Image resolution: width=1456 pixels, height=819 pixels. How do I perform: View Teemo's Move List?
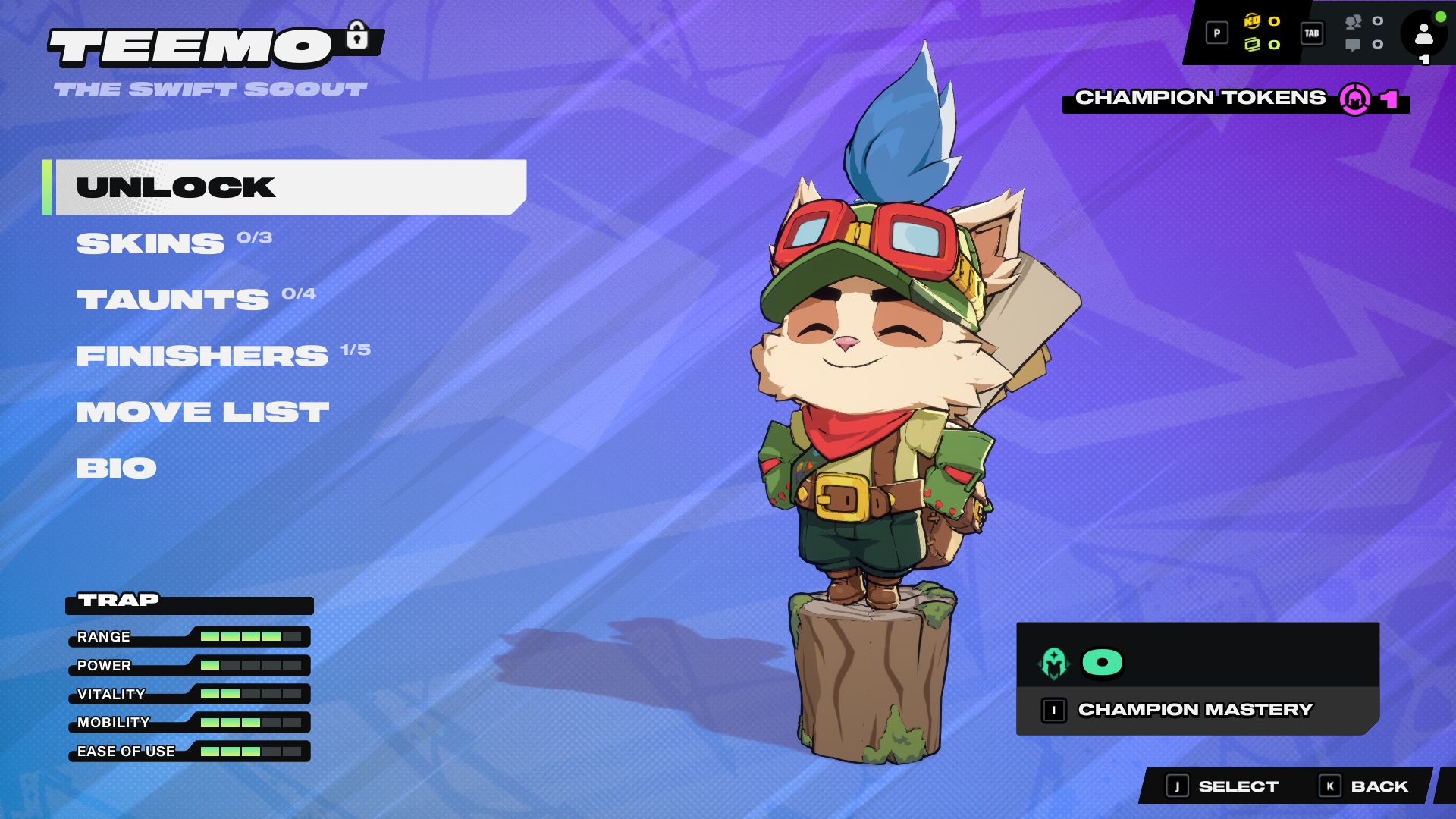[202, 412]
